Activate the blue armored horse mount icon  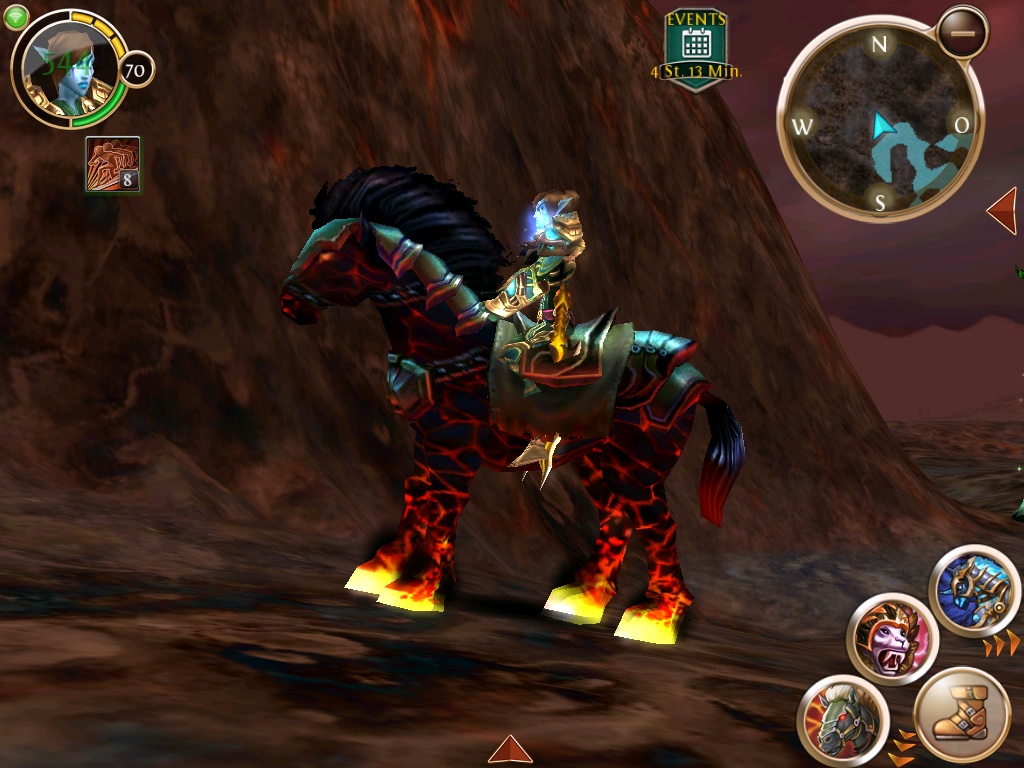[974, 591]
